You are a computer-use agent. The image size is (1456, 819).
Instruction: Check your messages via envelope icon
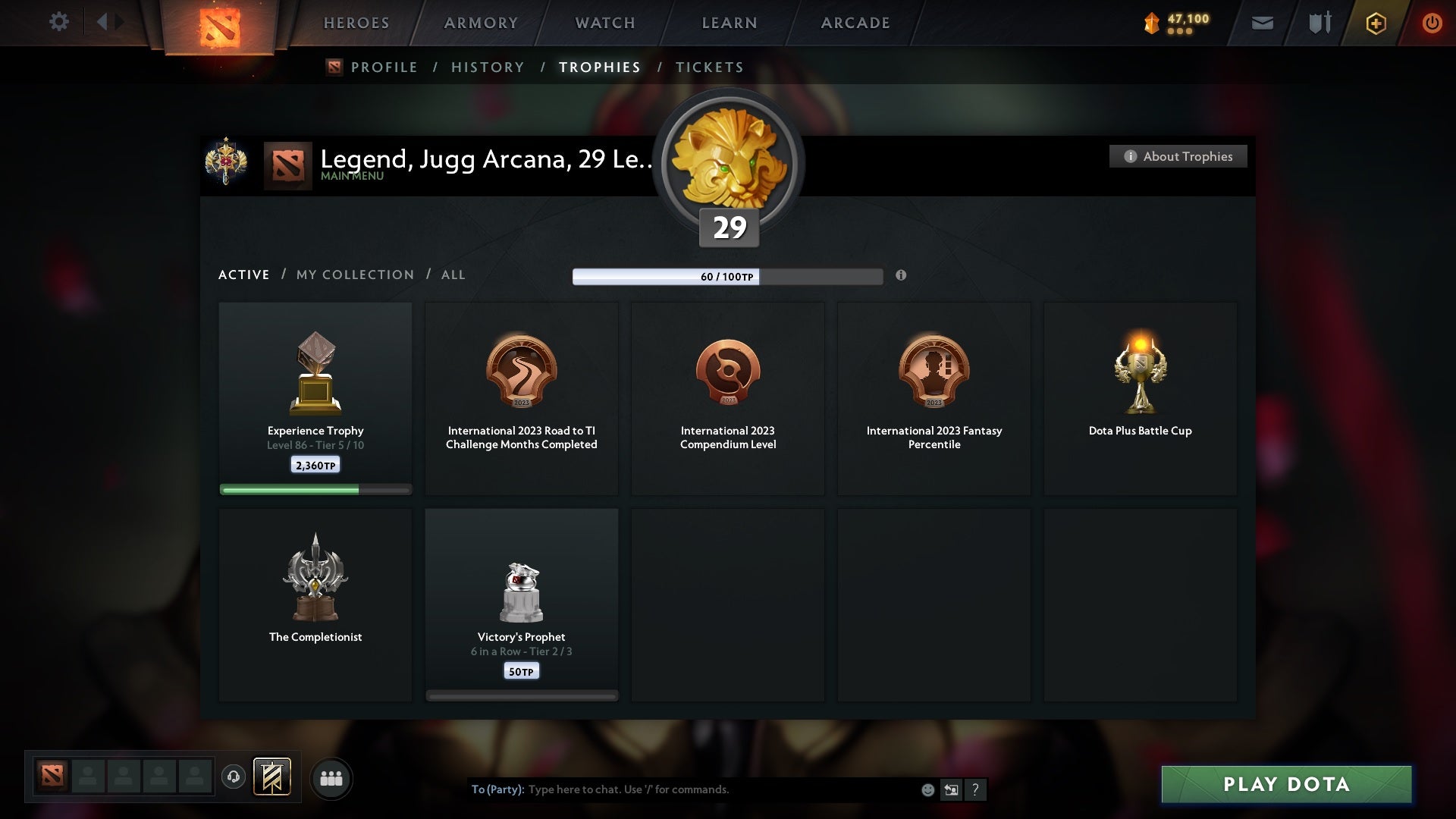1261,23
